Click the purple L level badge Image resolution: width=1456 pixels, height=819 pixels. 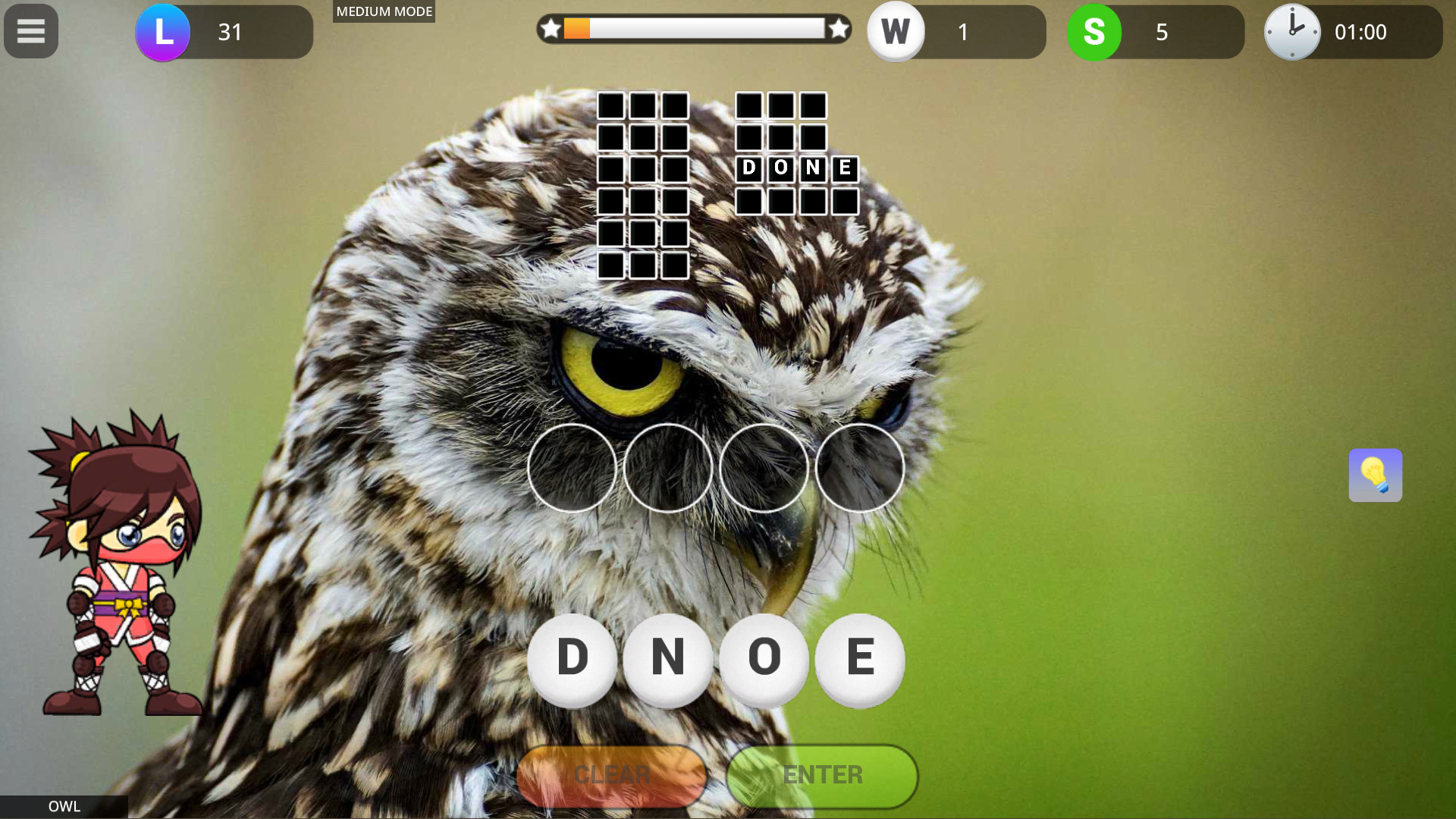163,32
